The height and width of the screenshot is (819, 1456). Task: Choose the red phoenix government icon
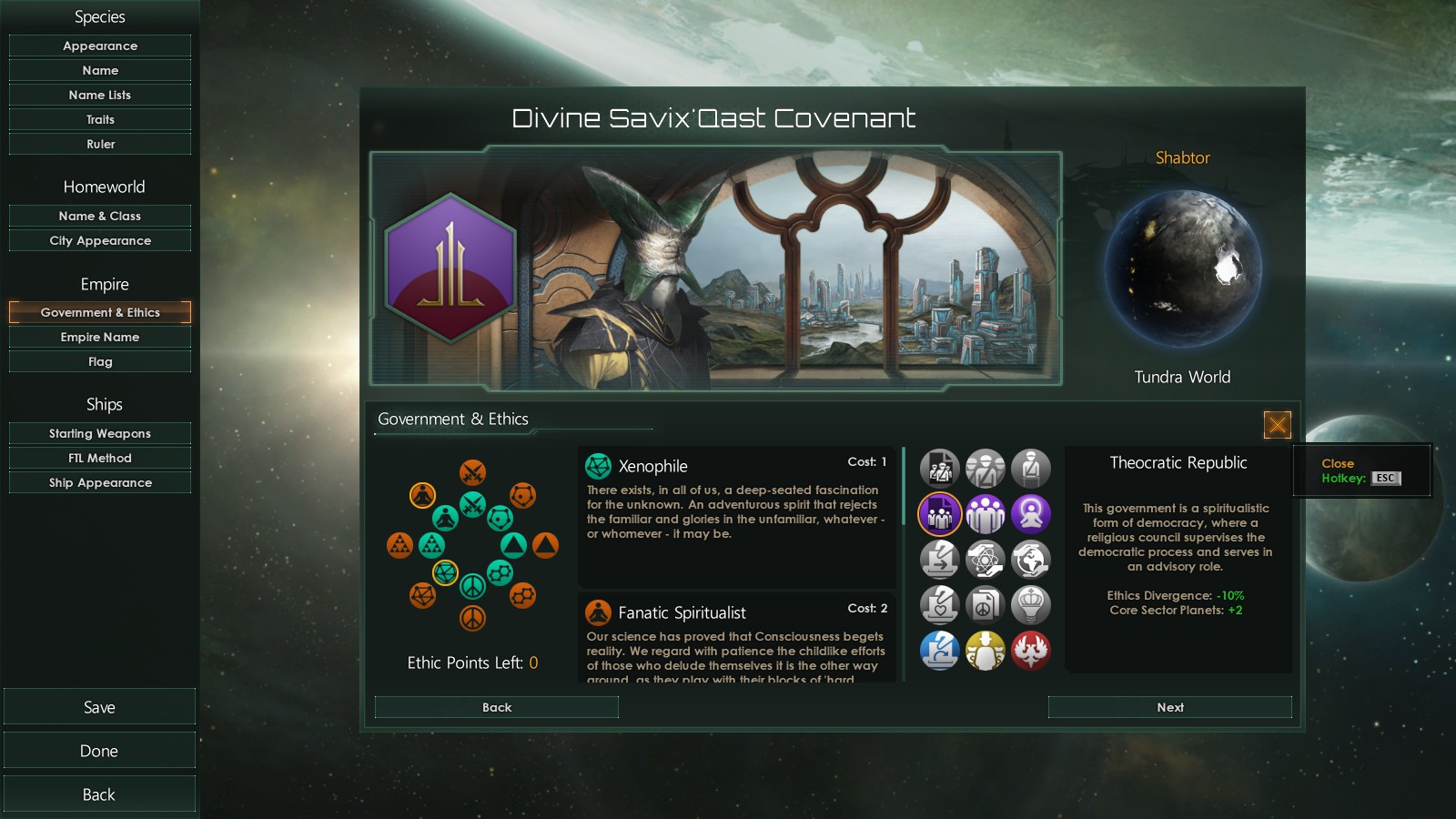tap(1030, 651)
